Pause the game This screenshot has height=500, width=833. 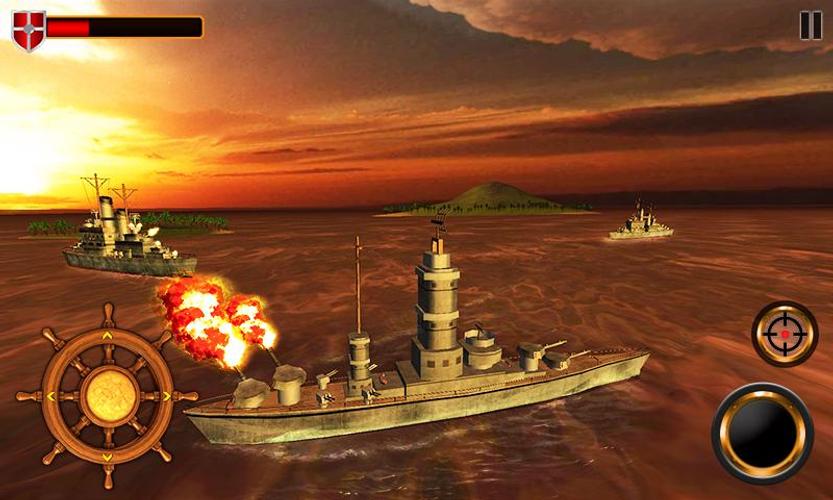click(x=810, y=25)
